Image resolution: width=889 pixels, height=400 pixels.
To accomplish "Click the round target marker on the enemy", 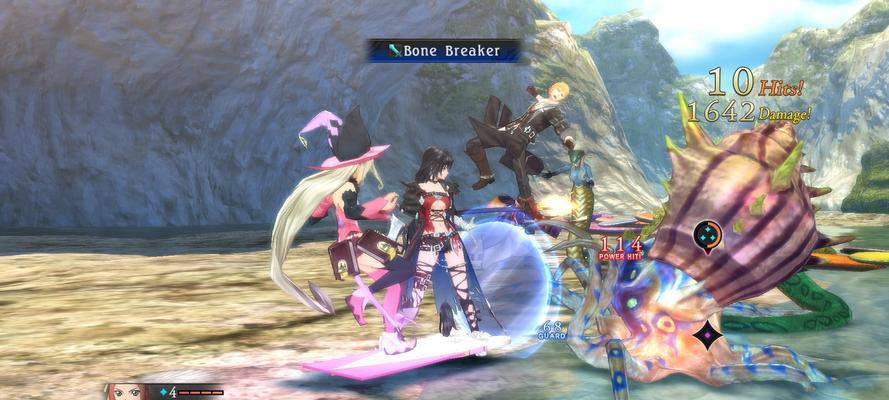I will (x=709, y=236).
